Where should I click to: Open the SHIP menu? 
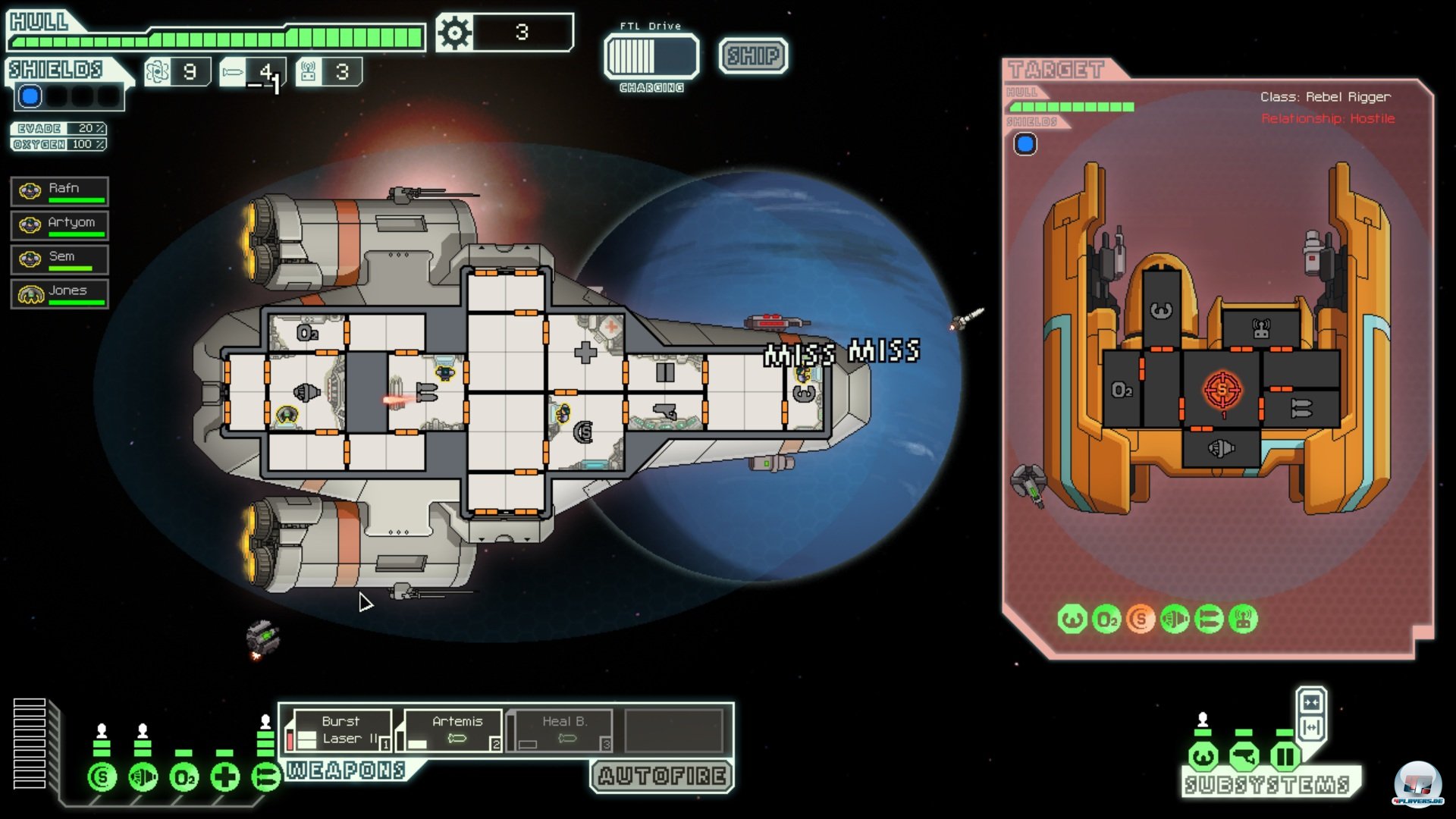753,55
